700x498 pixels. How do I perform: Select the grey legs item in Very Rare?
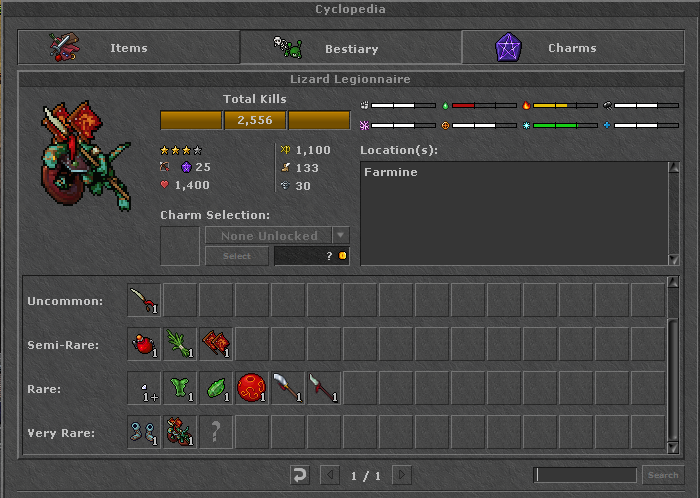pyautogui.click(x=144, y=432)
